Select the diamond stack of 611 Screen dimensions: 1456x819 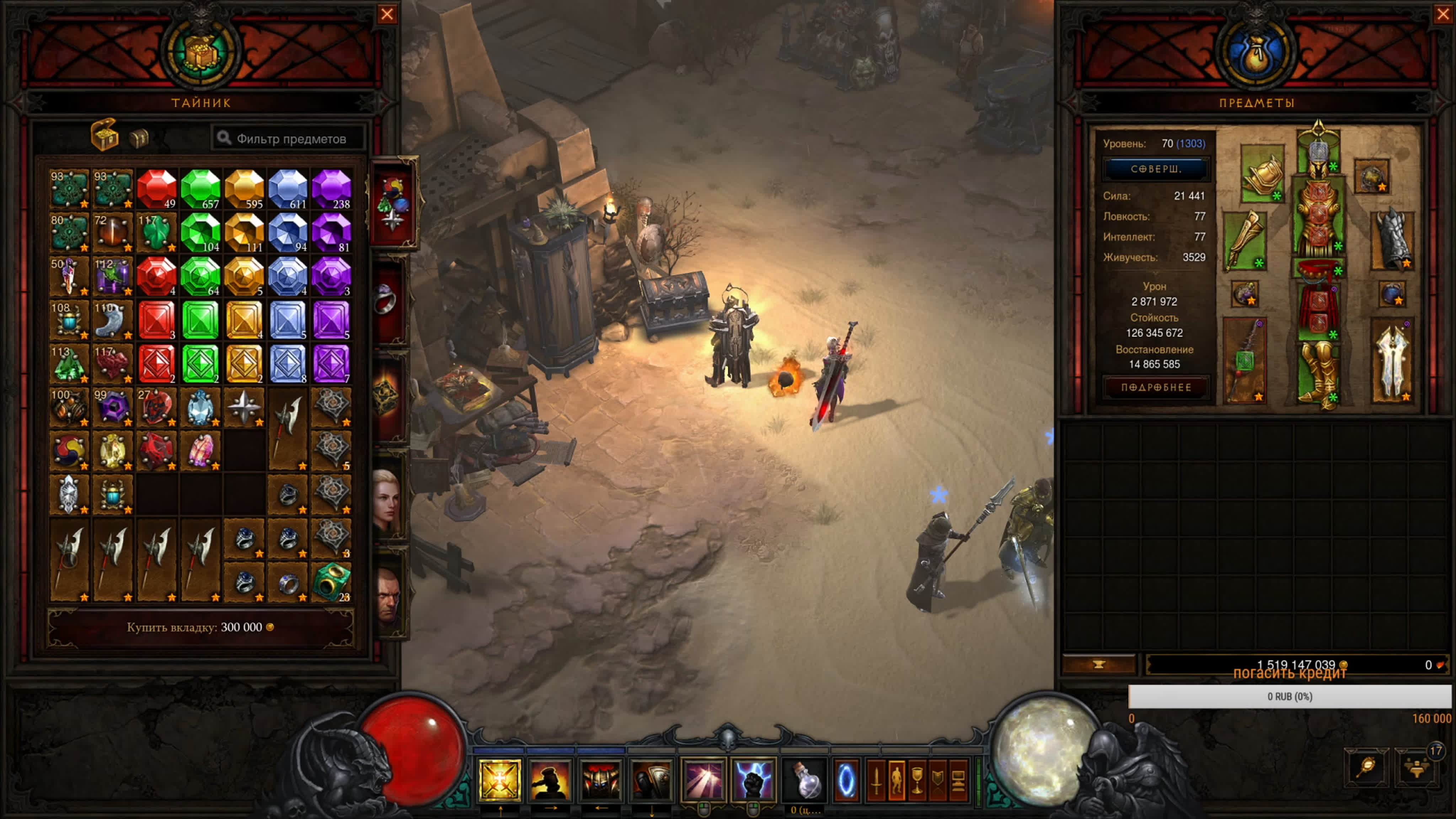(288, 189)
